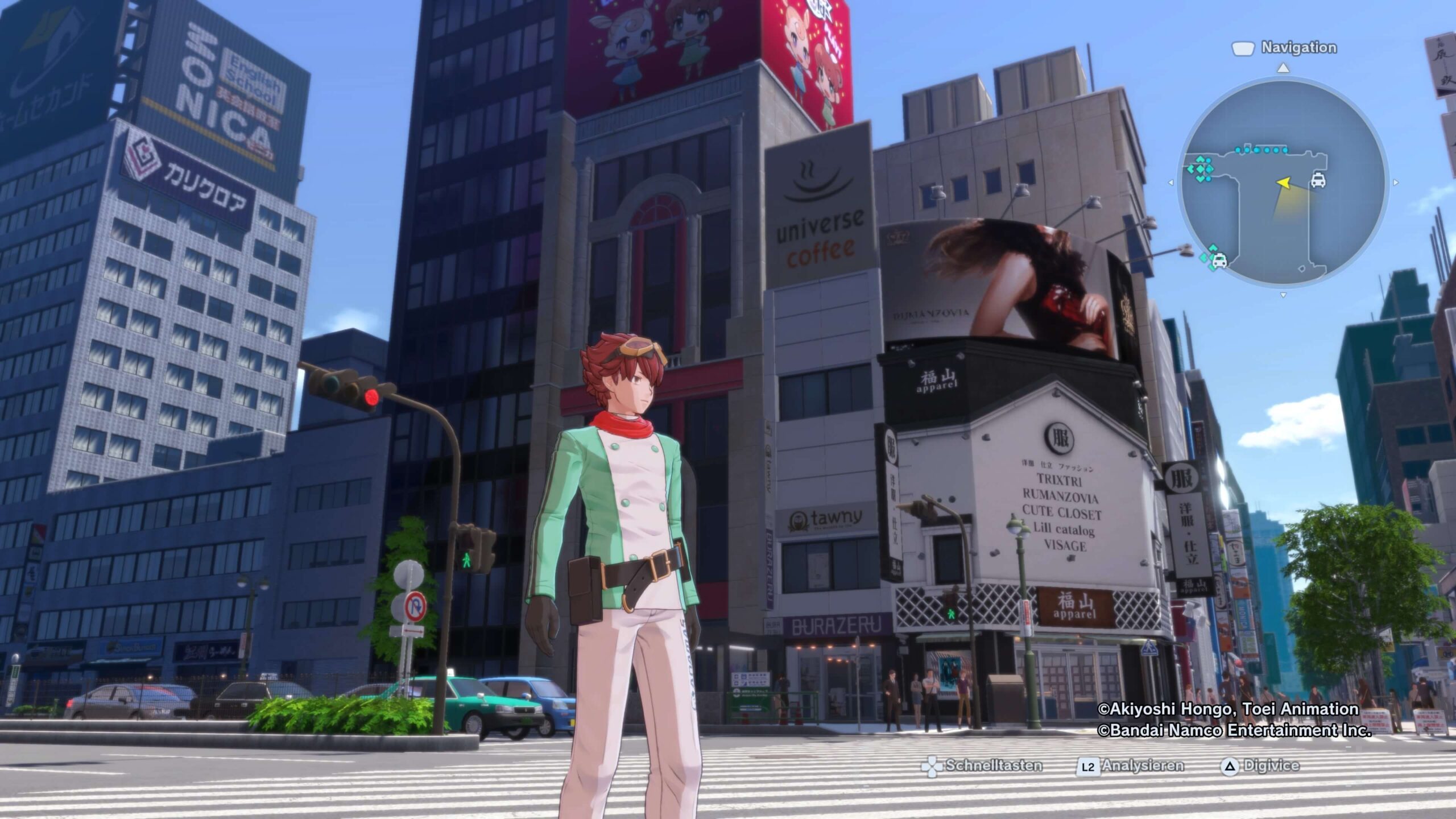Pick the taxi icon overlapping green diamond markers
The image size is (1456, 819).
(x=1219, y=261)
